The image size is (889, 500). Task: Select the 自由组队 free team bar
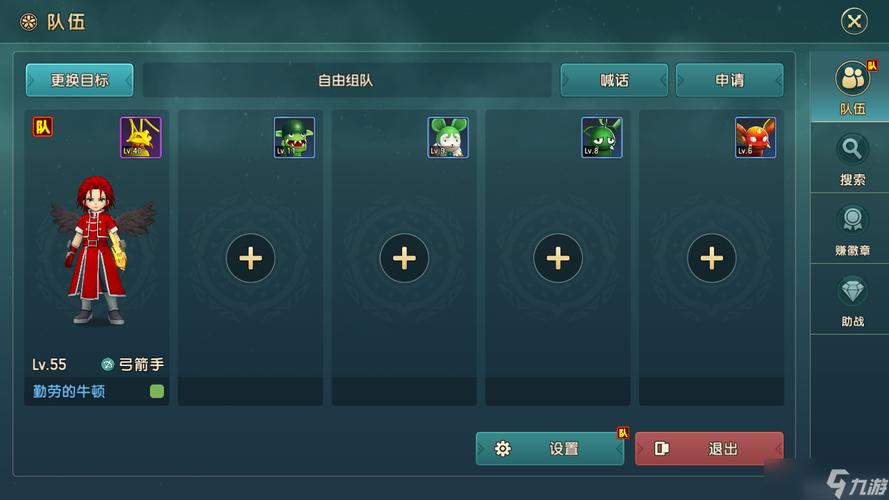346,80
